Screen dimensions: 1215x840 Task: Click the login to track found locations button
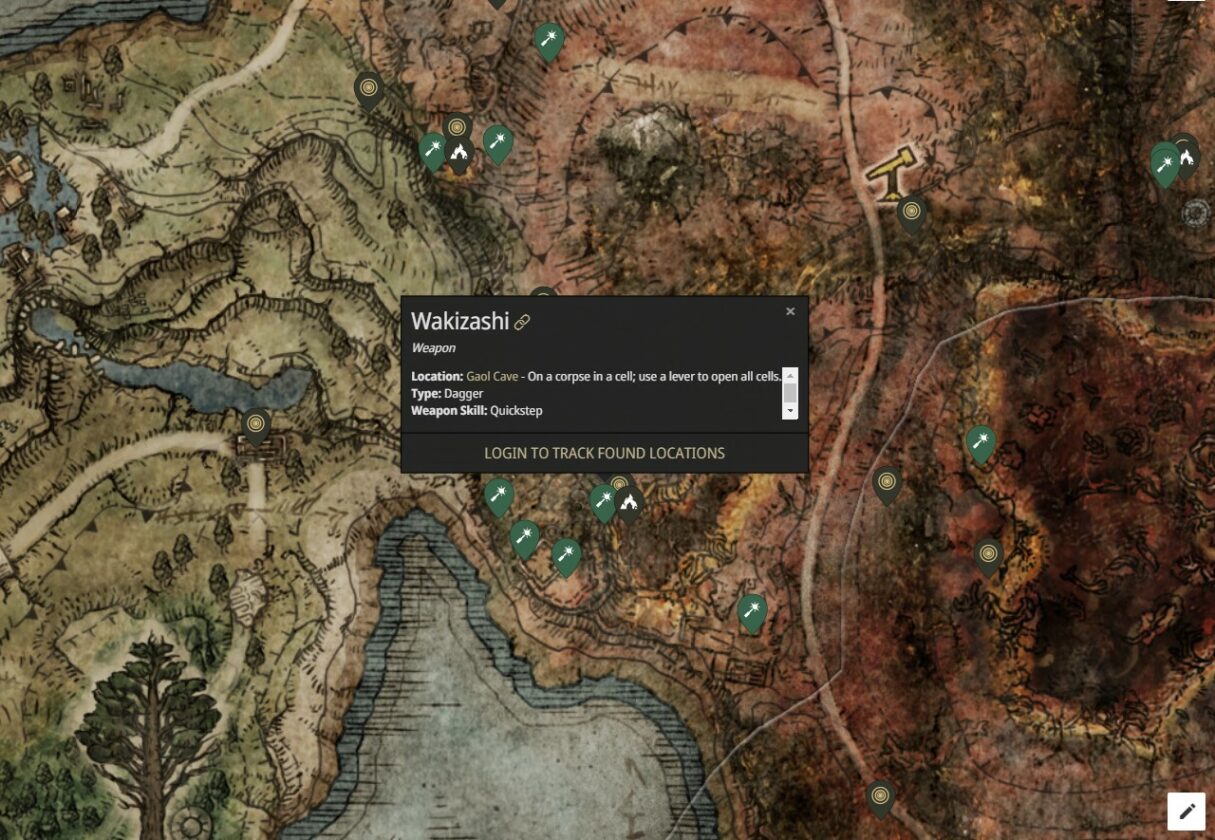coord(604,453)
